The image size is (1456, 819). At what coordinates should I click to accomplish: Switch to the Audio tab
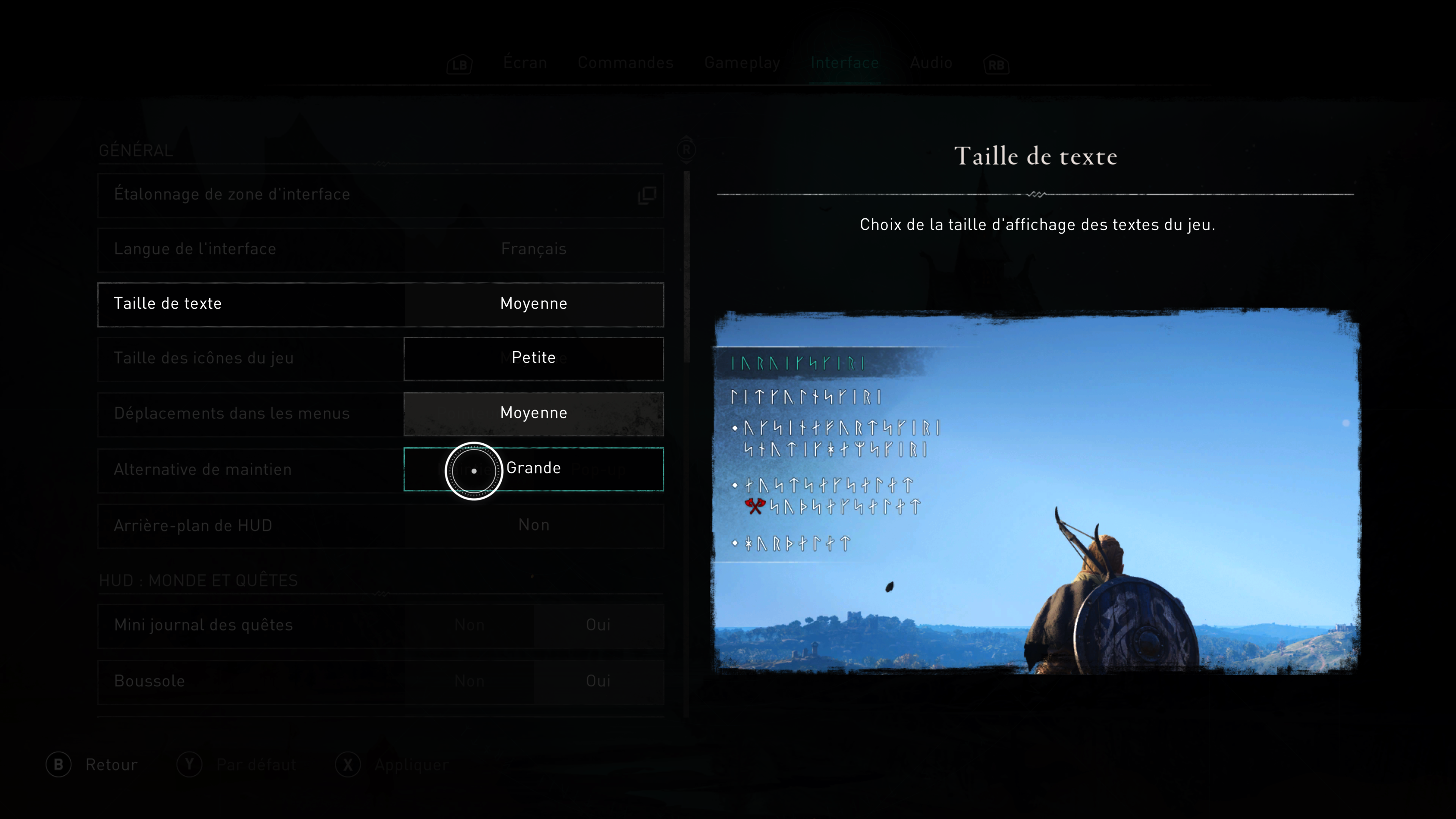[931, 63]
